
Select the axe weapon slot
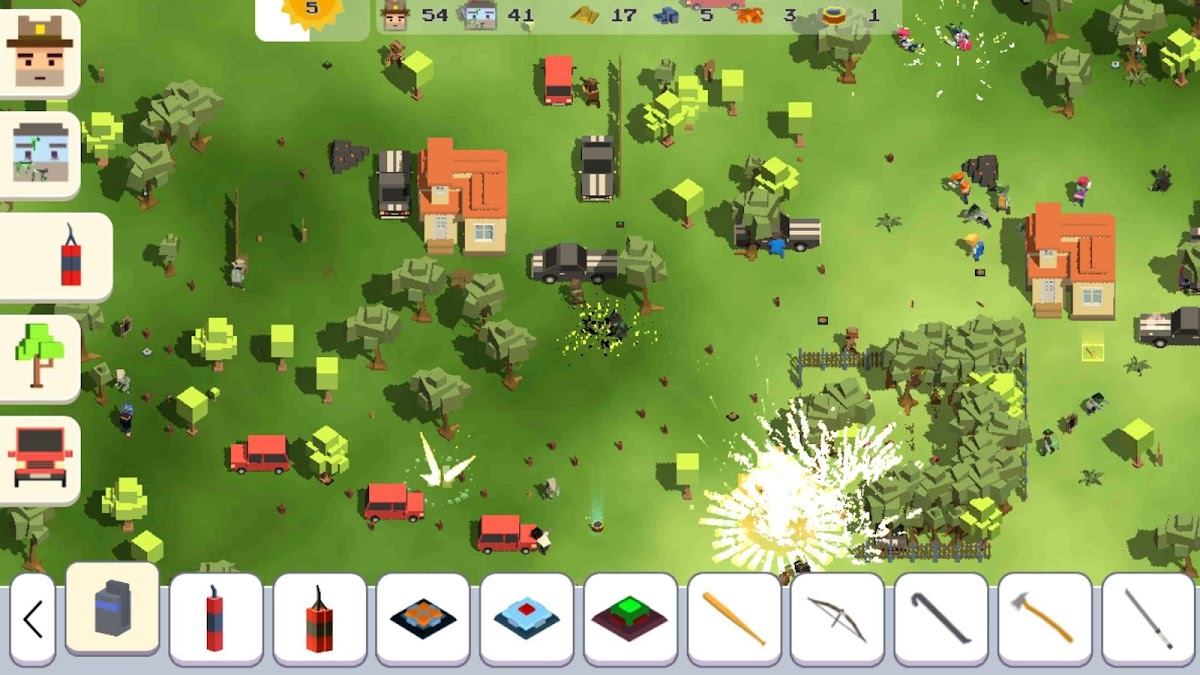click(x=1045, y=619)
